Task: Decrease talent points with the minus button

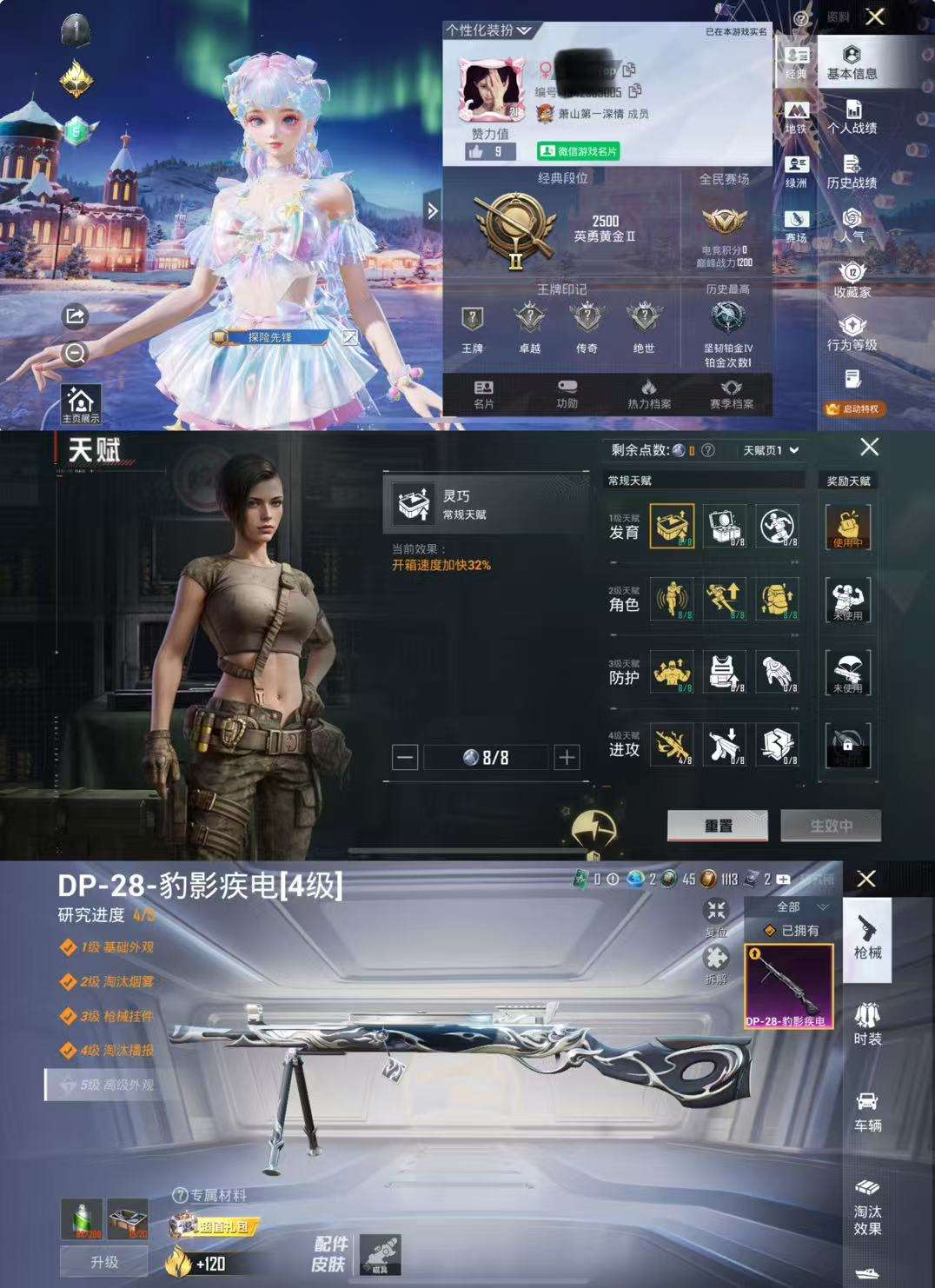Action: tap(405, 758)
